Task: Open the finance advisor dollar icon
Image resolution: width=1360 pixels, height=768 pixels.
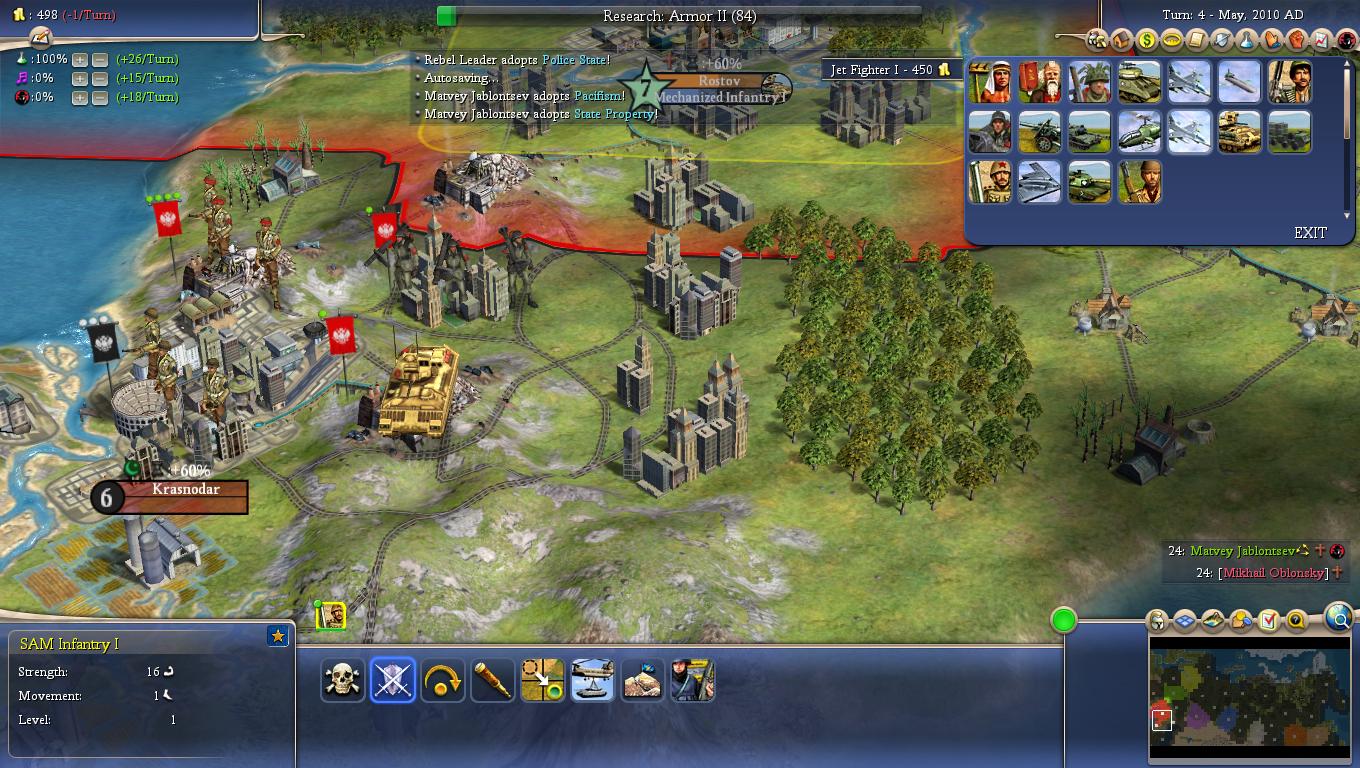Action: (1147, 41)
